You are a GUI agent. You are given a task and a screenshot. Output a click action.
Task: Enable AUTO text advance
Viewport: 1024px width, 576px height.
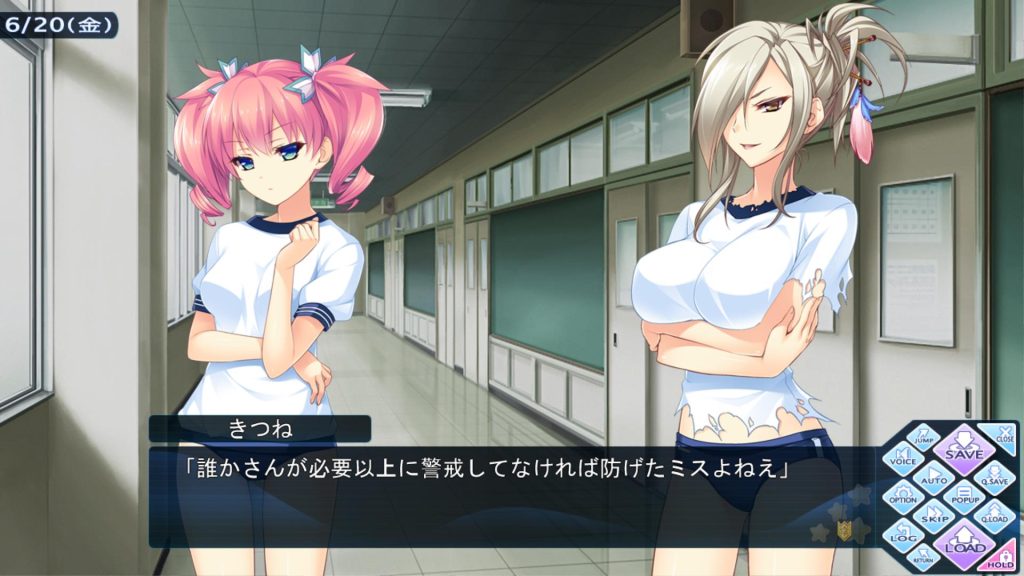click(934, 476)
